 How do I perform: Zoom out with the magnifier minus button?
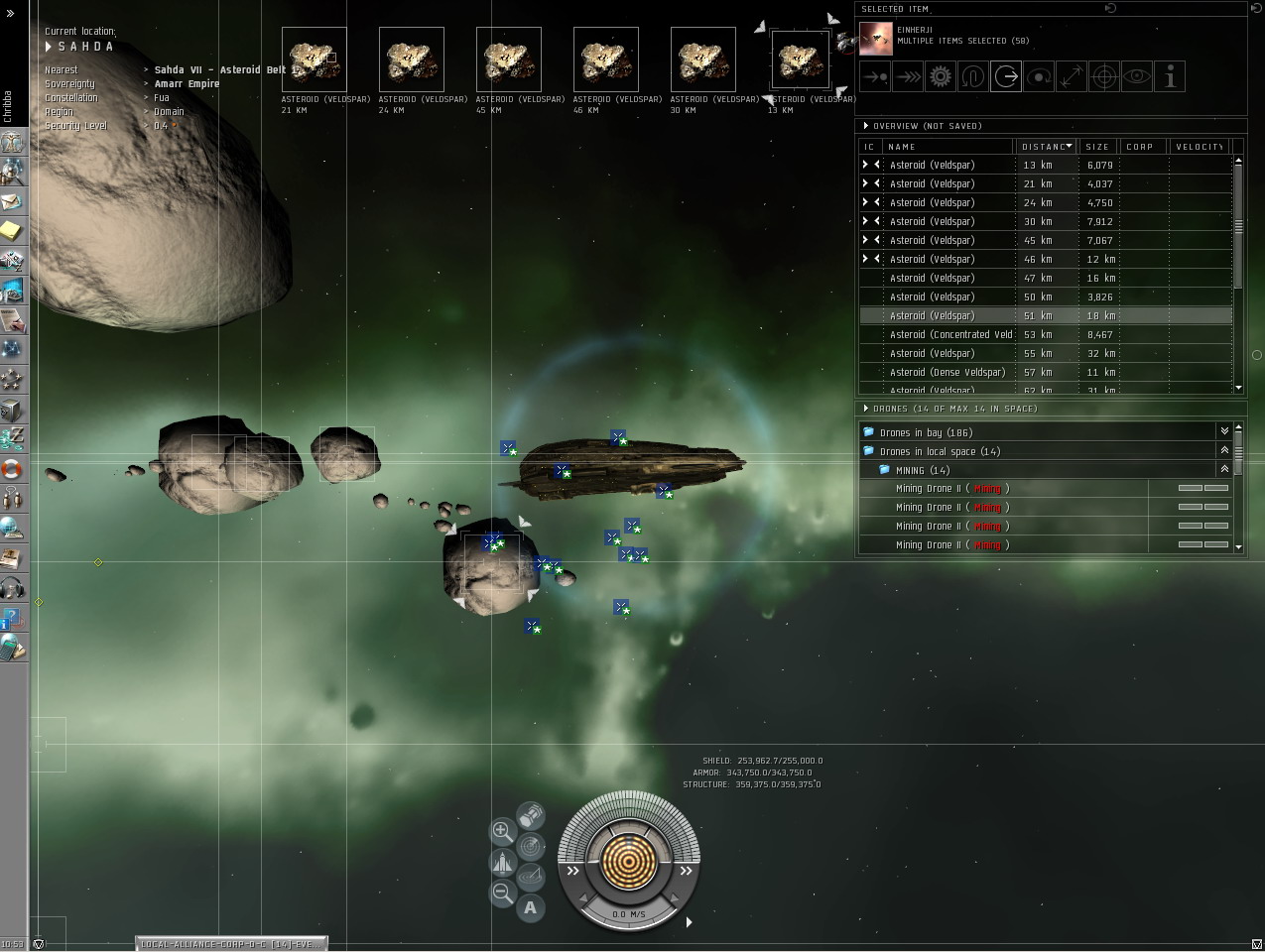click(502, 893)
